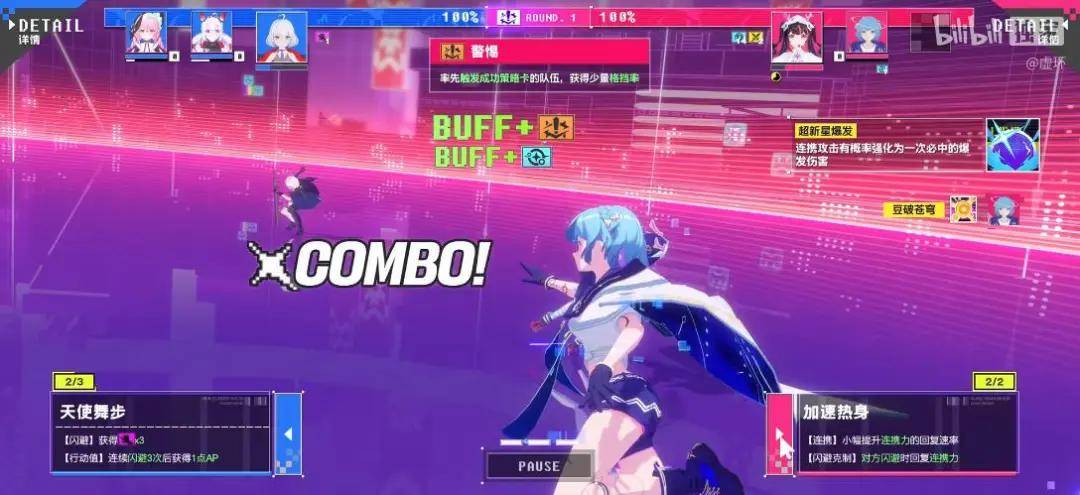Collapse the pink right-arrow tab beside 加速热身
Screen dimensions: 1080x495
coord(780,433)
